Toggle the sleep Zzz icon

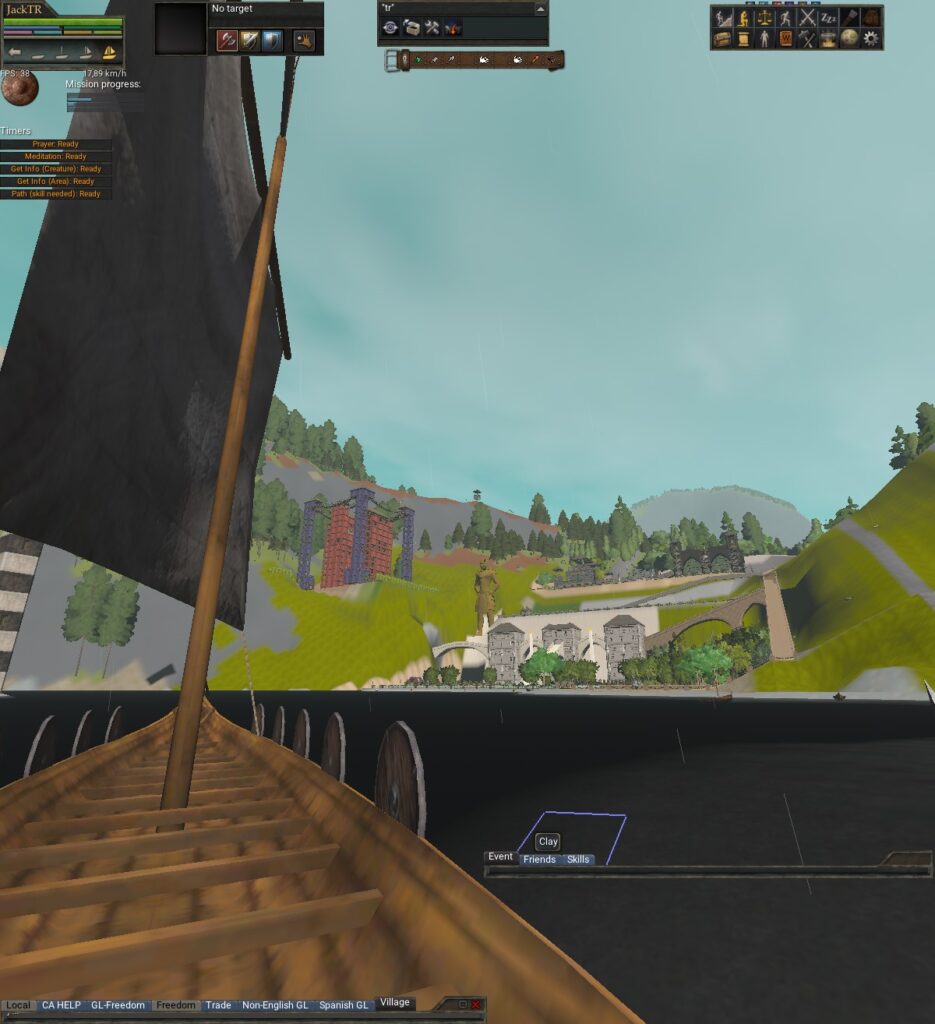tap(828, 17)
